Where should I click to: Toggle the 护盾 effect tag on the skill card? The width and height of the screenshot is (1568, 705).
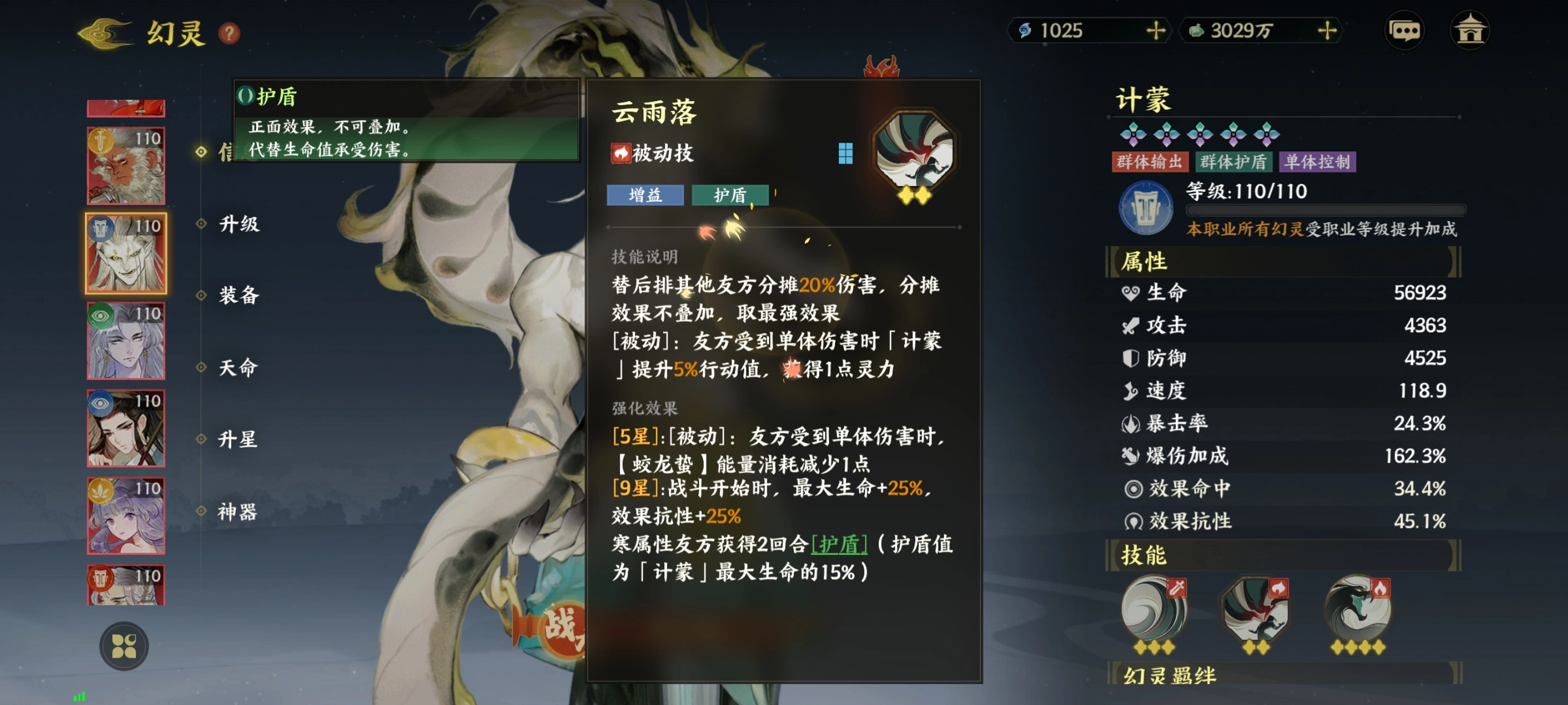point(730,195)
